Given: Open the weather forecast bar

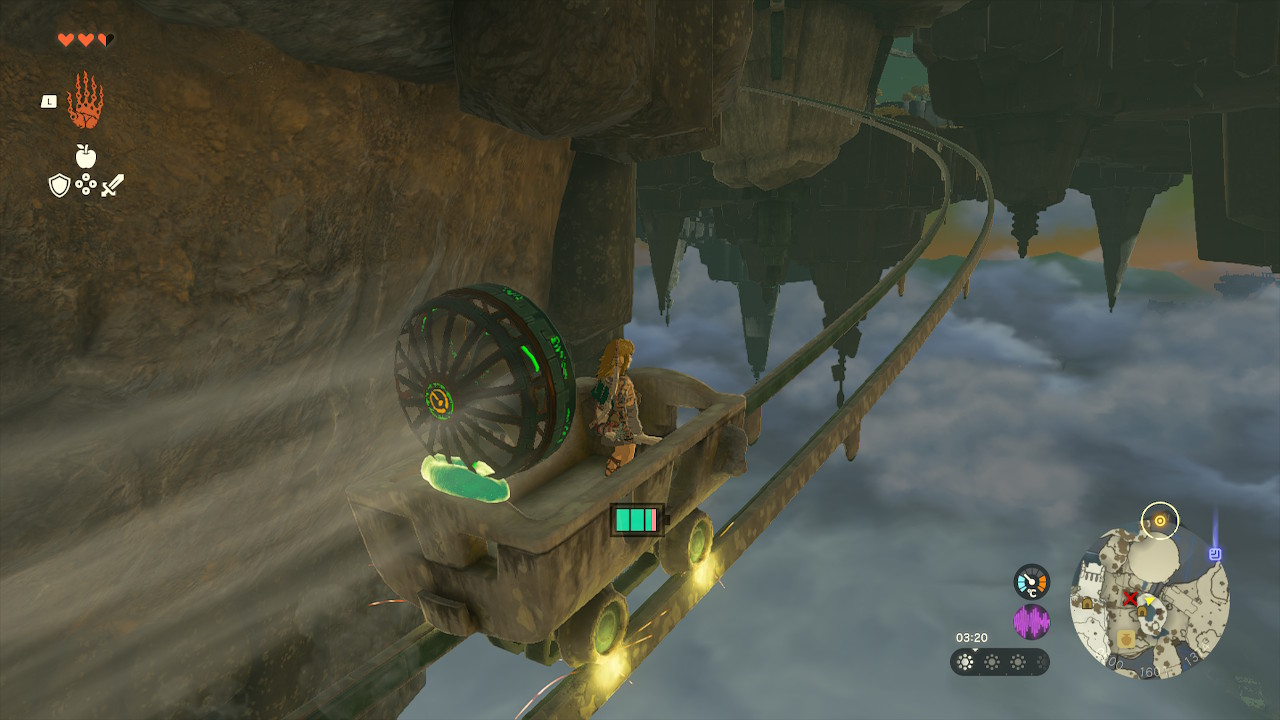Looking at the screenshot, I should (x=999, y=662).
